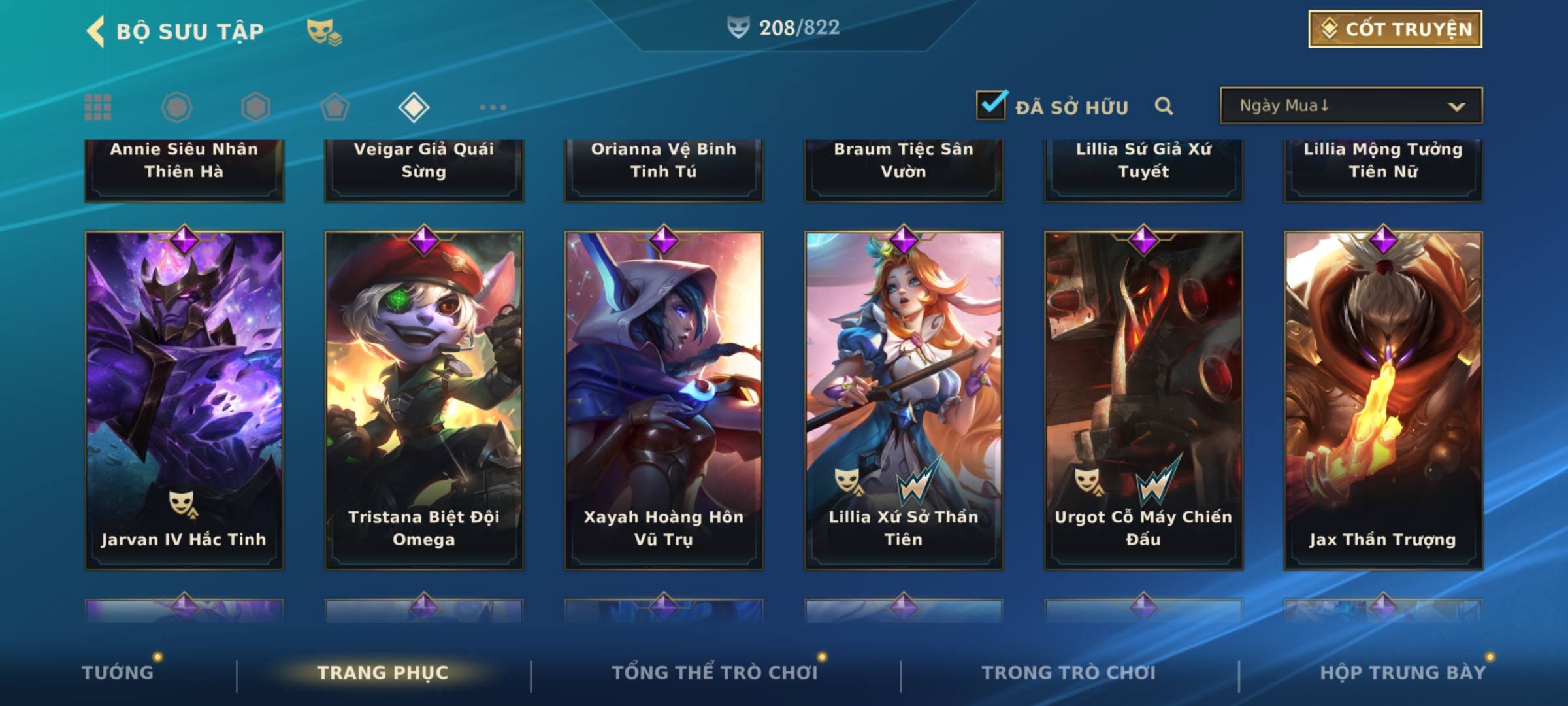Select the diamond rarity filter
Screen dimensions: 1568x706
(x=414, y=107)
